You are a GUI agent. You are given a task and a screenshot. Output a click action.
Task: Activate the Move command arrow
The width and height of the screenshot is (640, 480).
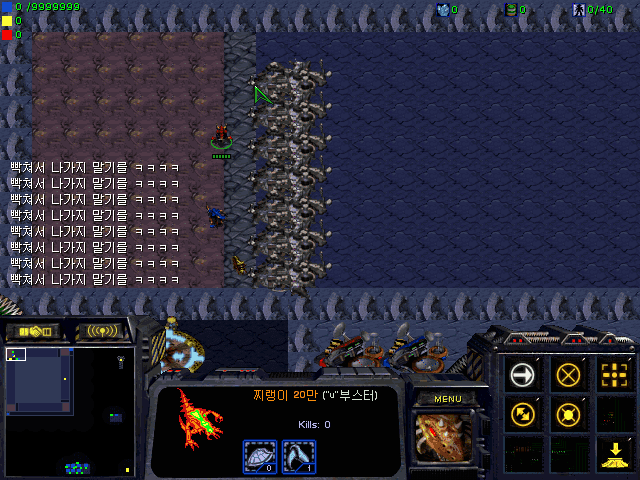click(522, 374)
